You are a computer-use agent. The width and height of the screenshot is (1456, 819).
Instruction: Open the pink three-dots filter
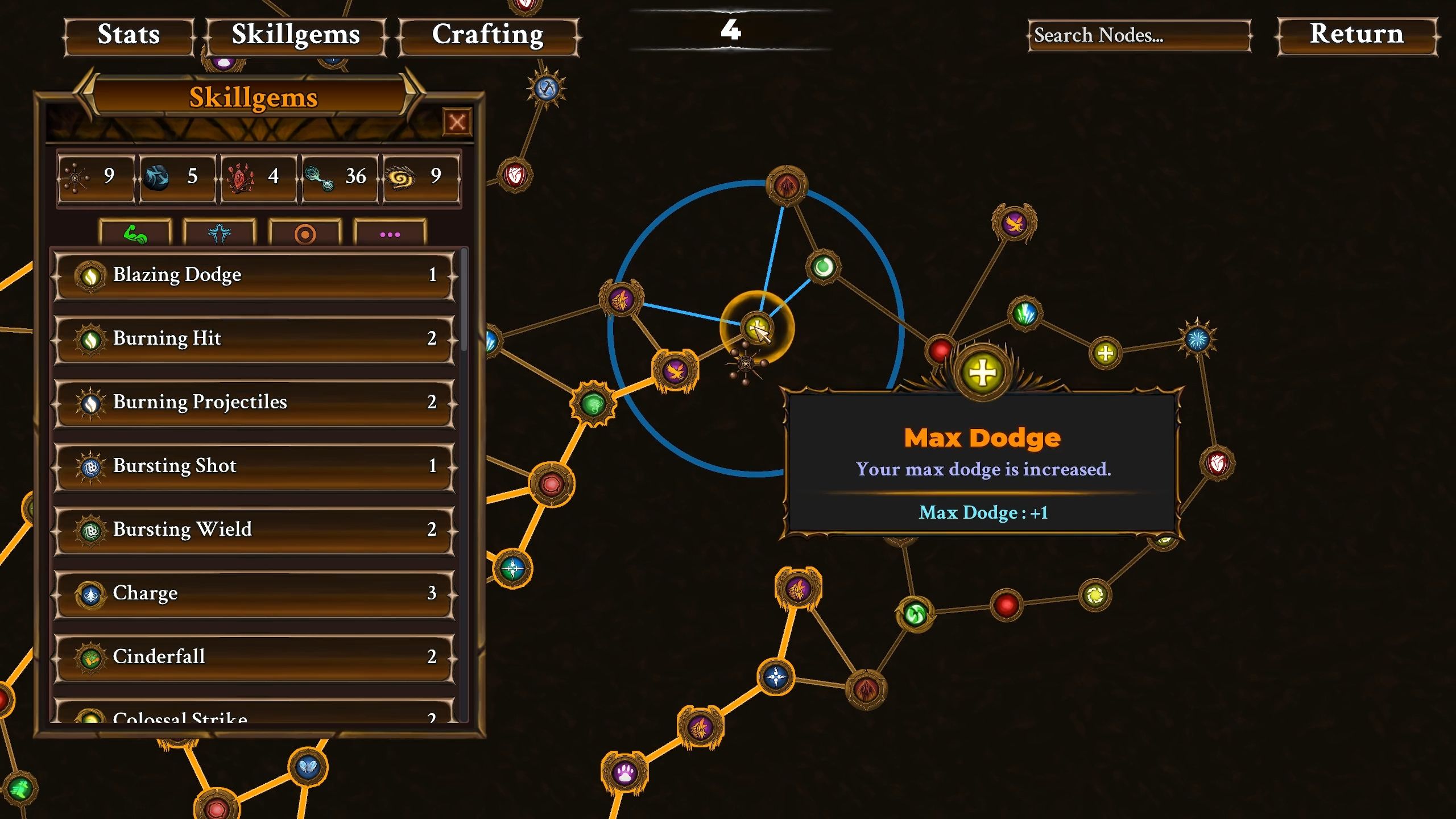click(390, 234)
